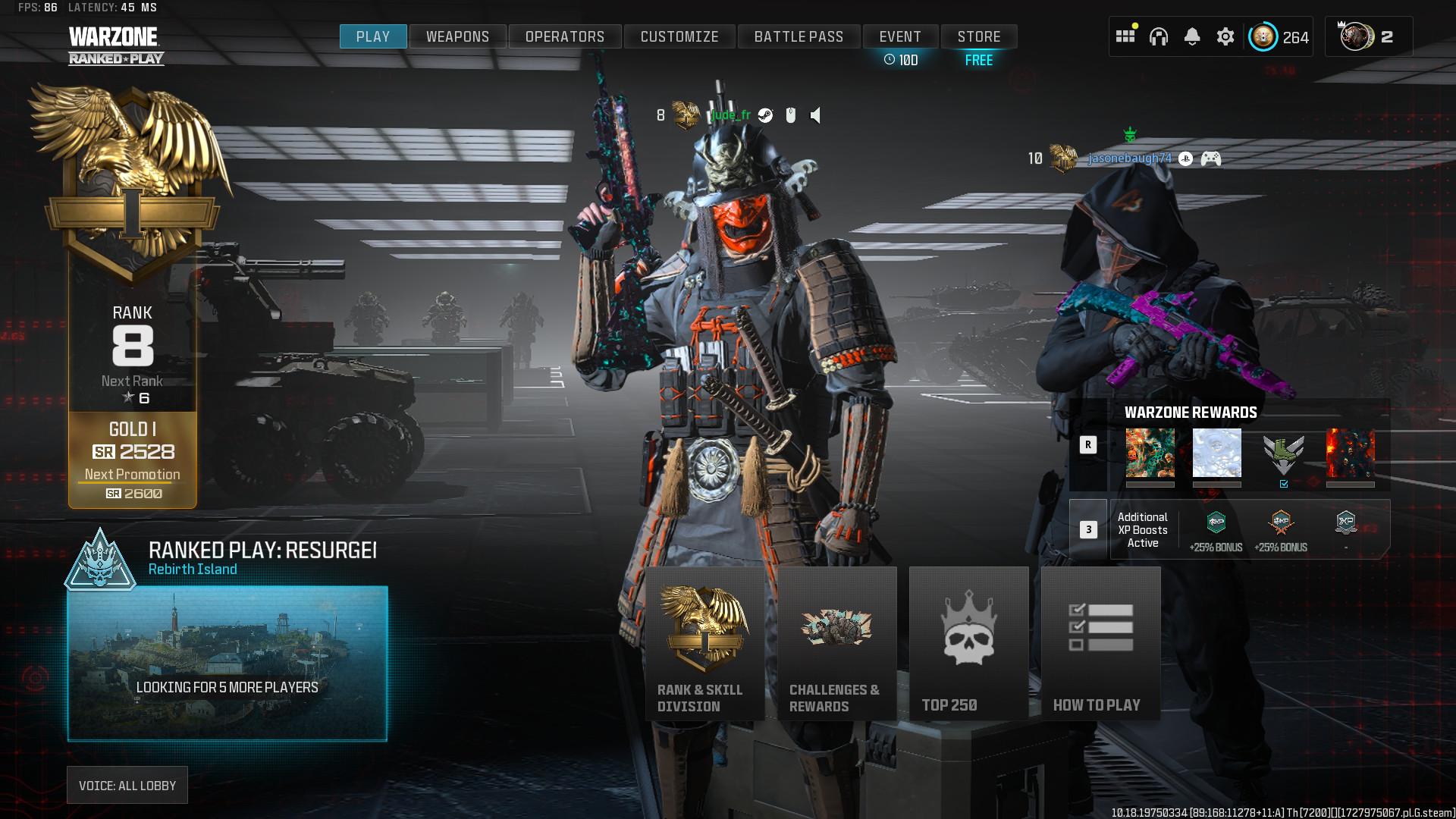Open the Operators tab
Image resolution: width=1456 pixels, height=819 pixels.
click(565, 36)
